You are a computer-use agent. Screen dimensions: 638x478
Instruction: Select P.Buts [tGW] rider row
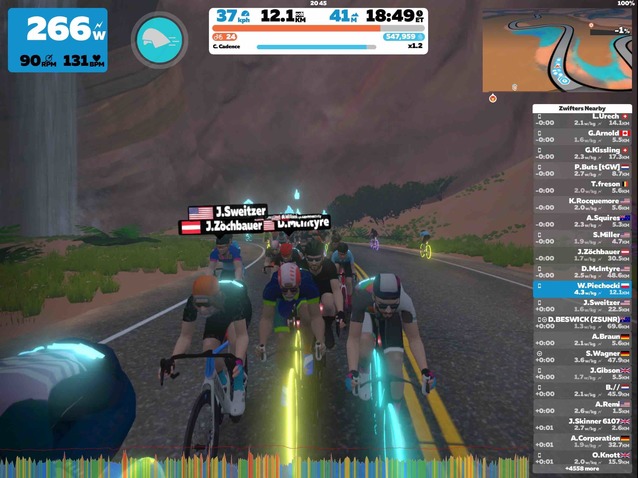click(x=585, y=170)
